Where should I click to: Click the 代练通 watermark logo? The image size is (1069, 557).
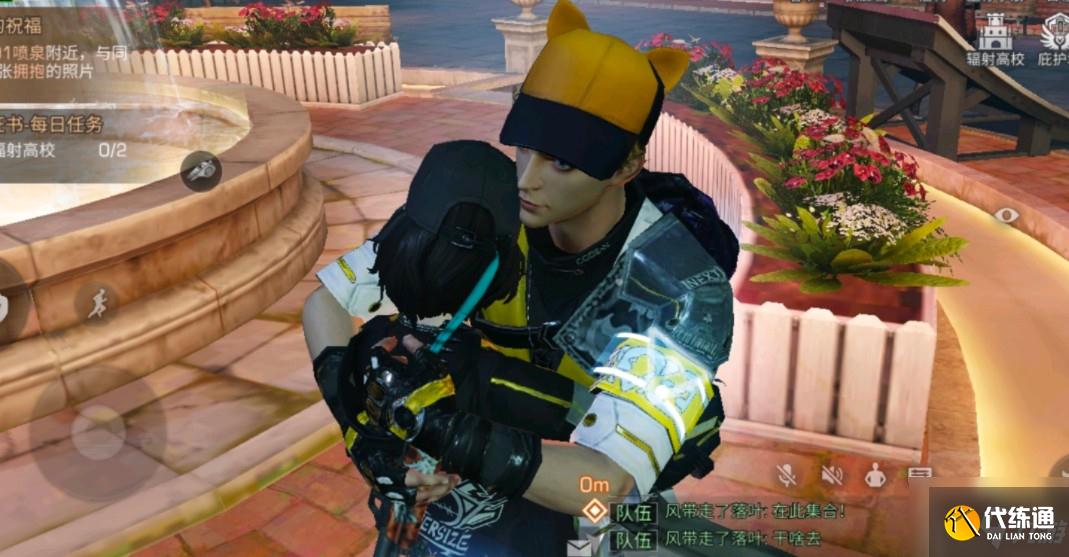click(999, 521)
